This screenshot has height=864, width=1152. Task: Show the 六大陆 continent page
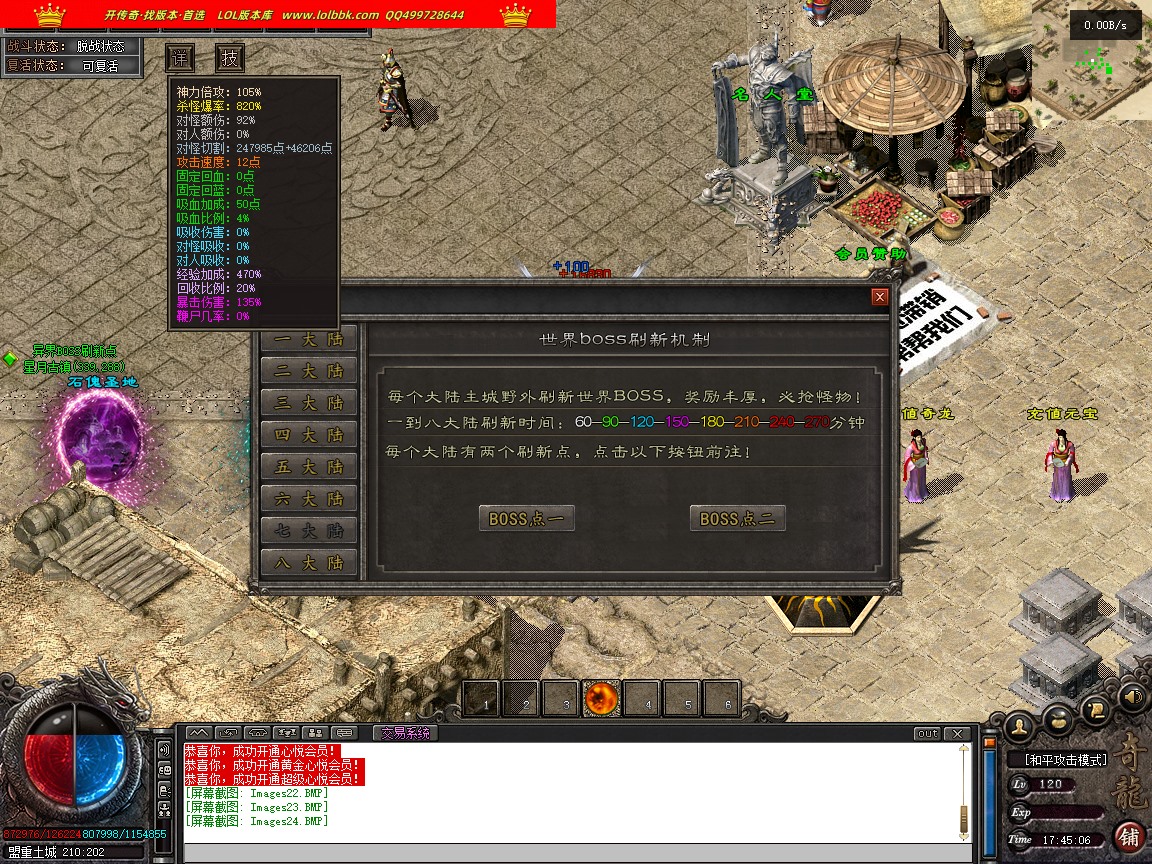(309, 499)
